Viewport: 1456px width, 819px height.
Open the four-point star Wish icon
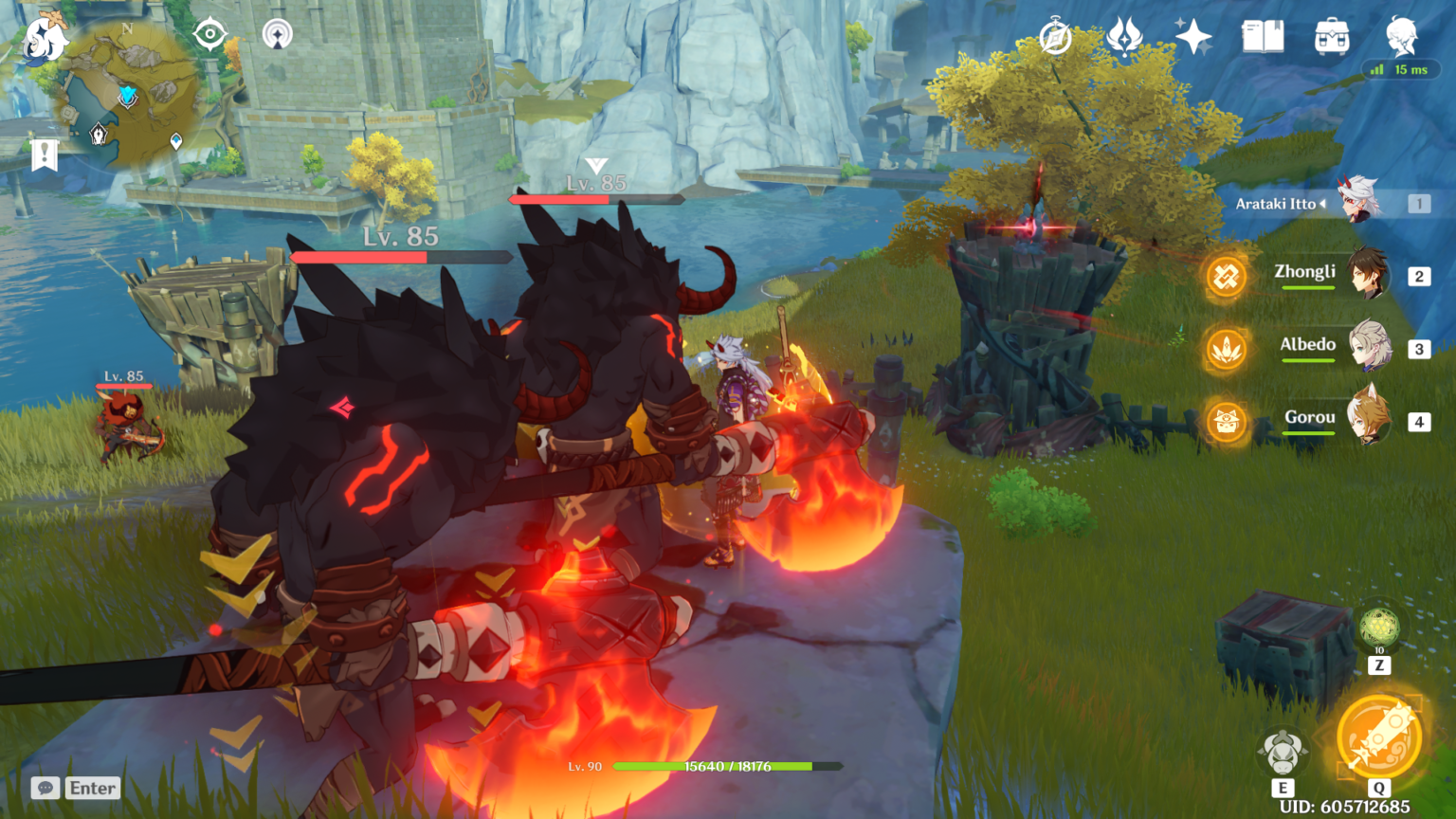coord(1193,38)
